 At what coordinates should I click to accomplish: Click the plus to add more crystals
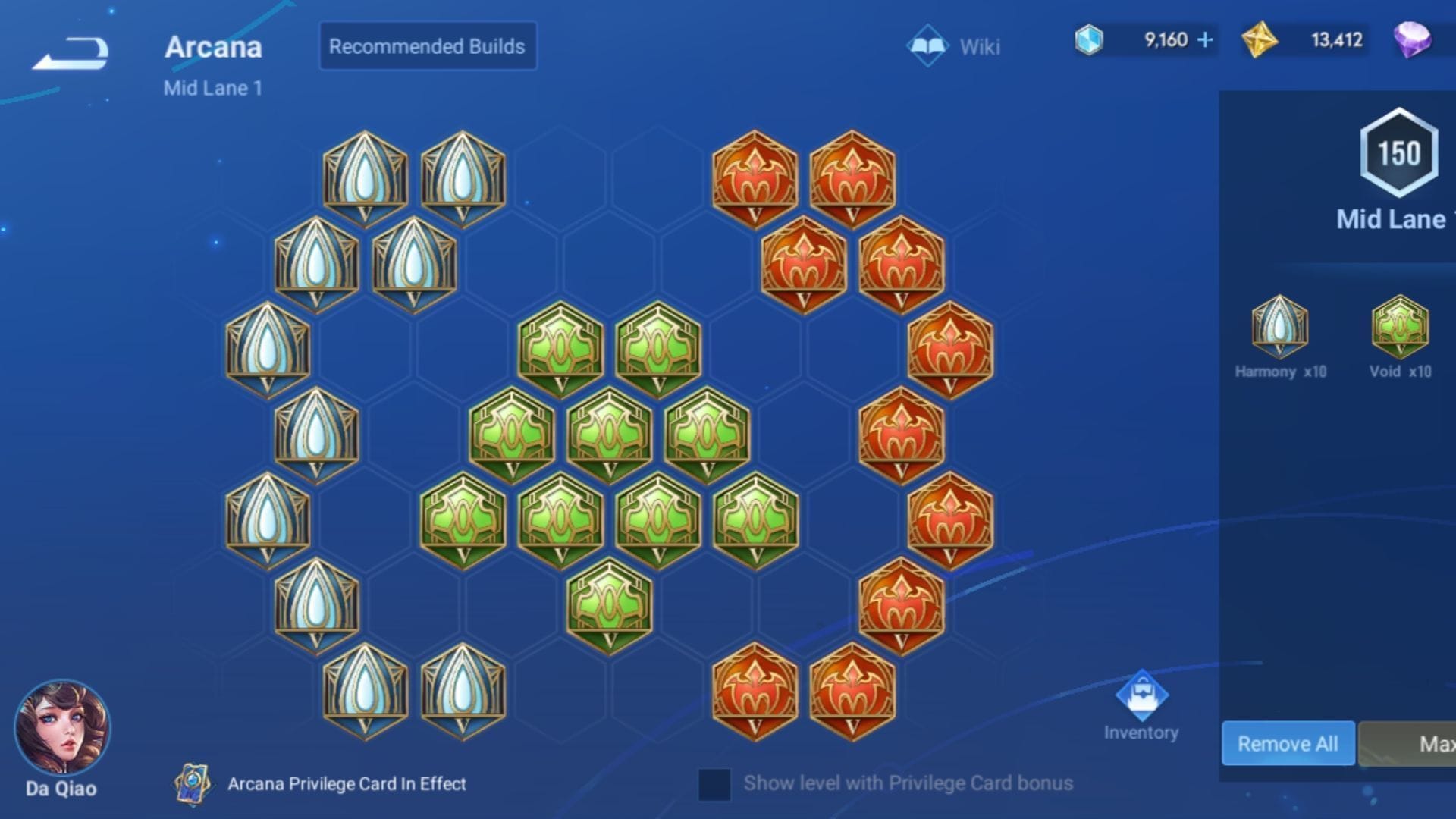pyautogui.click(x=1206, y=40)
